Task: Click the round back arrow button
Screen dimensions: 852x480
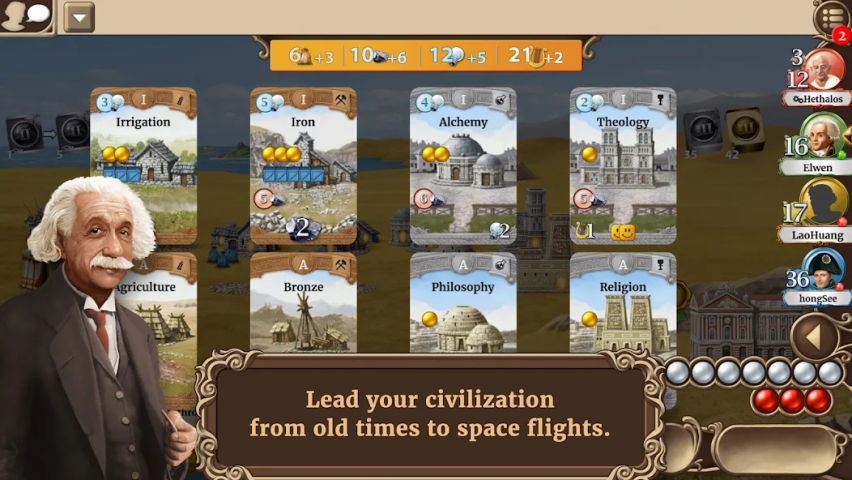Action: pyautogui.click(x=814, y=337)
